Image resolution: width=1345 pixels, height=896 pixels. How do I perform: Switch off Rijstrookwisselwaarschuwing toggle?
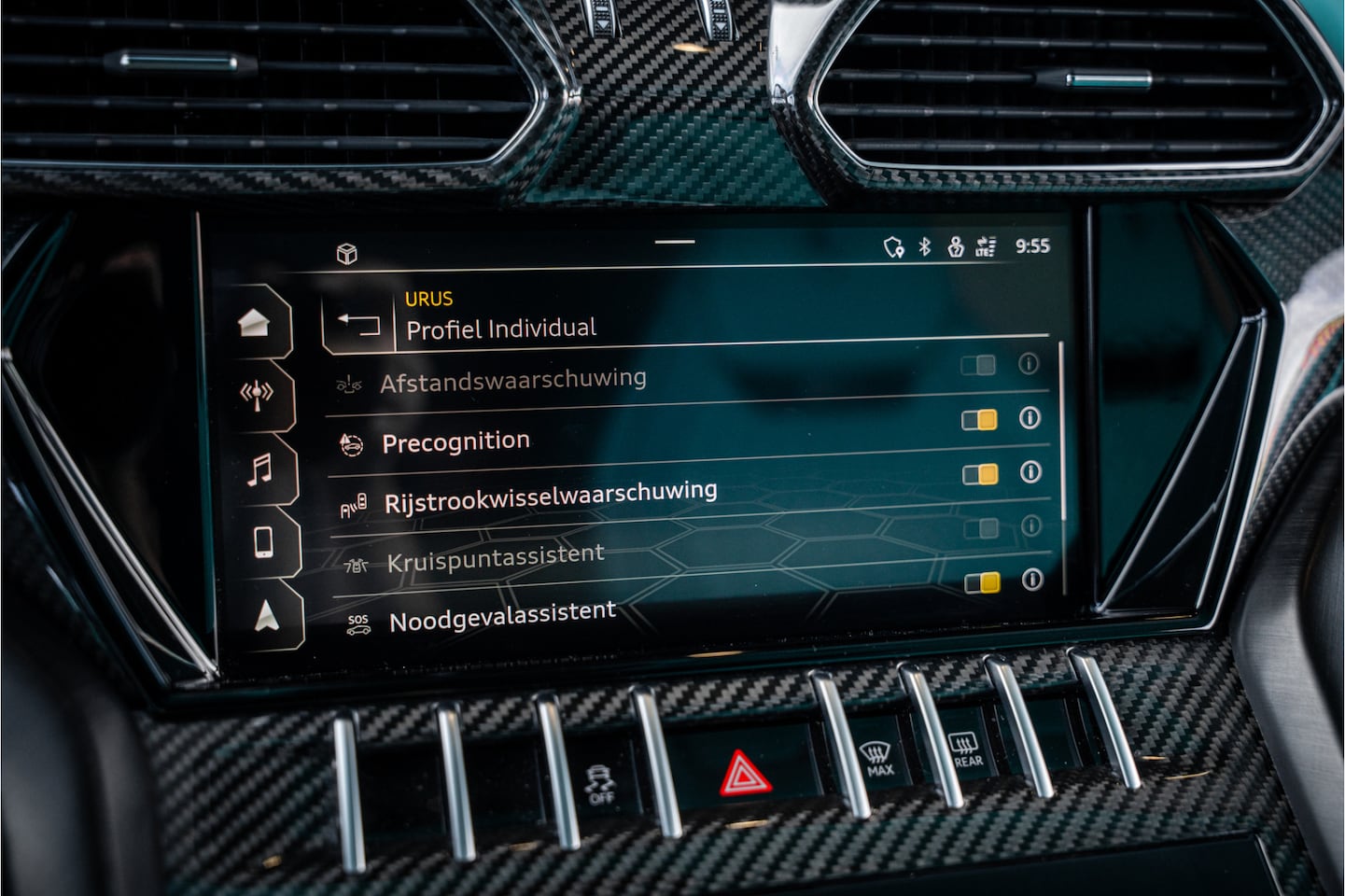[980, 474]
